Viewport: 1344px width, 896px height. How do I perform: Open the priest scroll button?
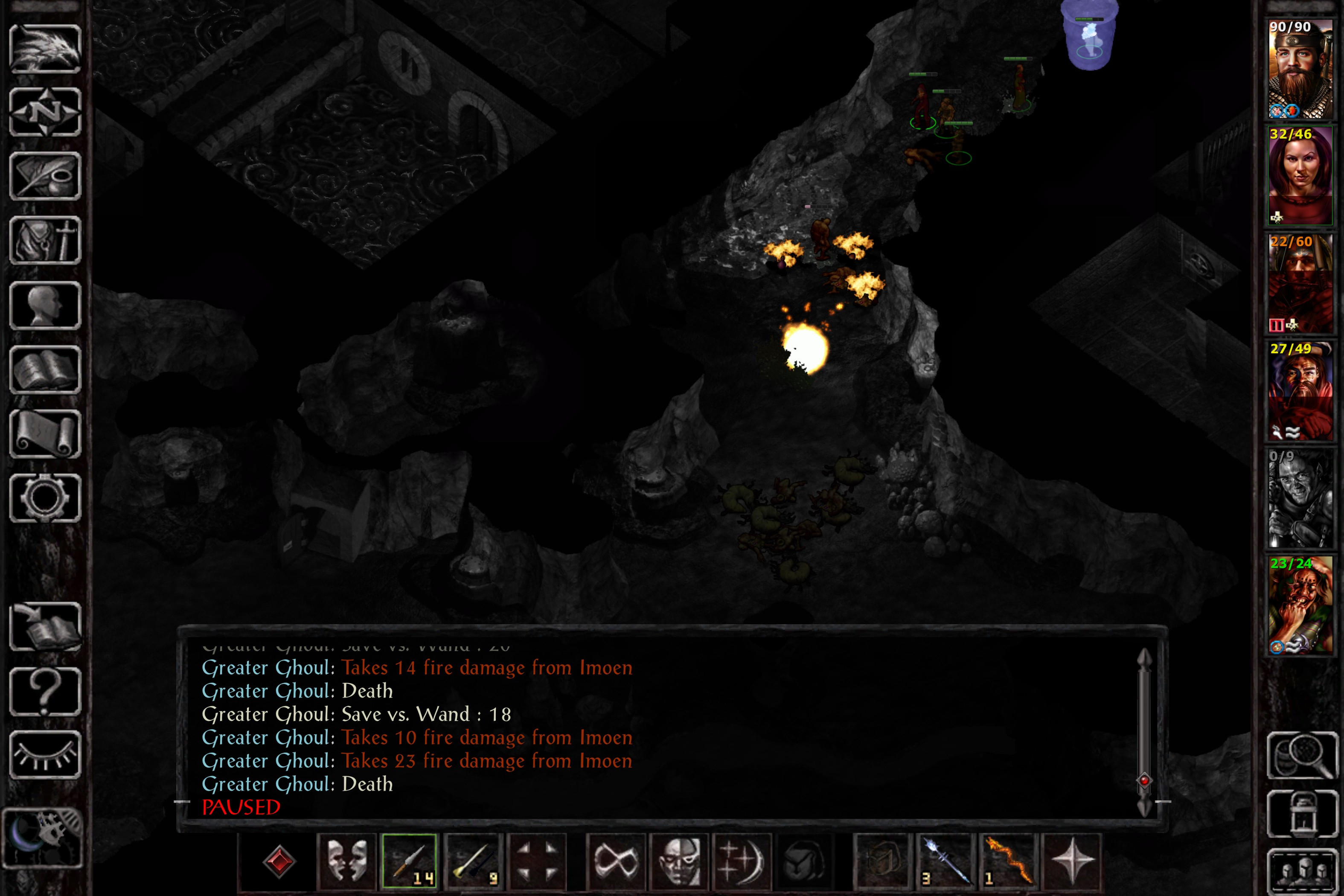tap(45, 434)
